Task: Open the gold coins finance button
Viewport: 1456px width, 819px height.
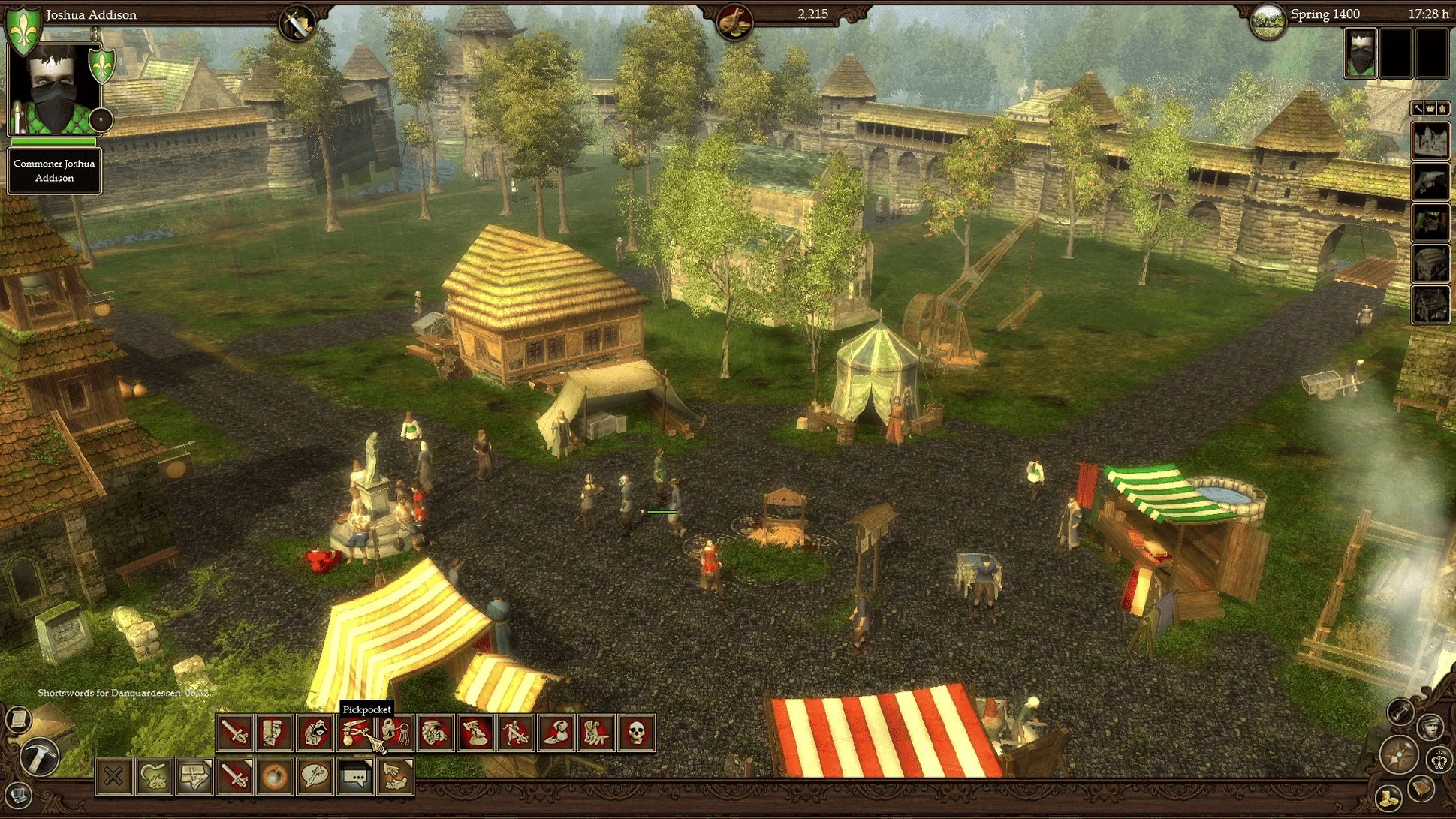Action: [x=1388, y=796]
